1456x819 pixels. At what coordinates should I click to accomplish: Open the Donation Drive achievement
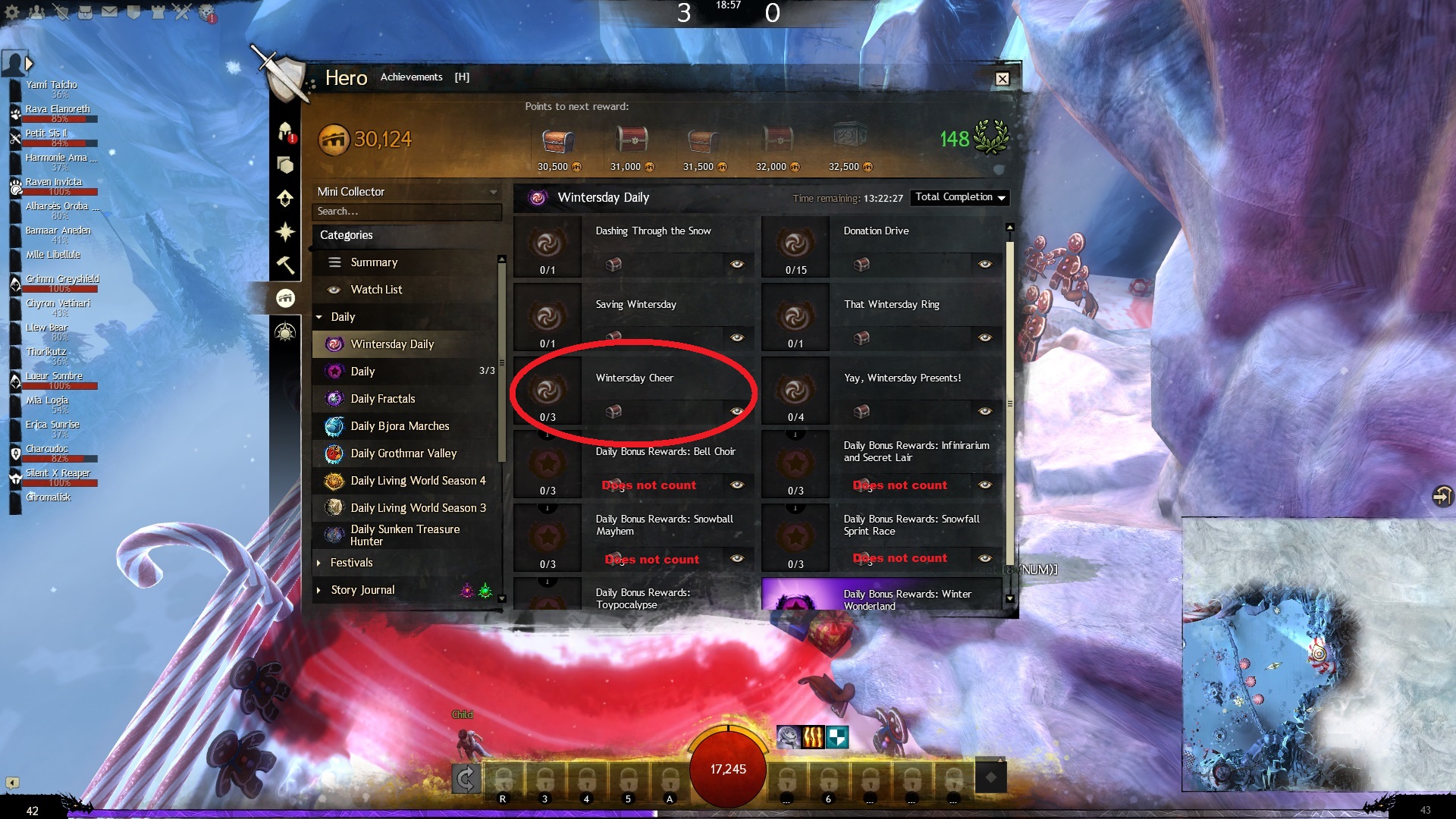876,231
